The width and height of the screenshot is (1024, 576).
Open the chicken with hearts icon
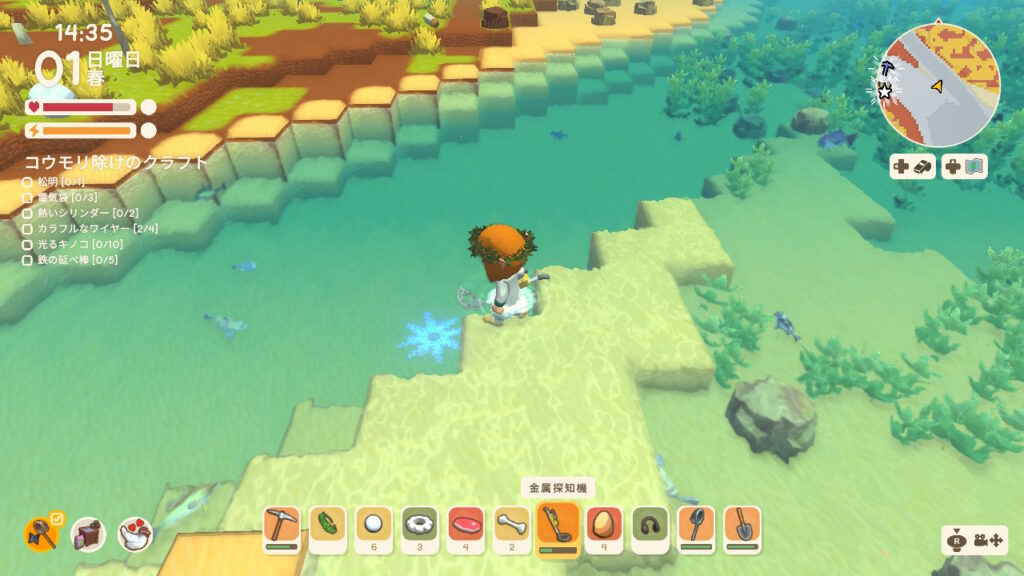[x=135, y=535]
